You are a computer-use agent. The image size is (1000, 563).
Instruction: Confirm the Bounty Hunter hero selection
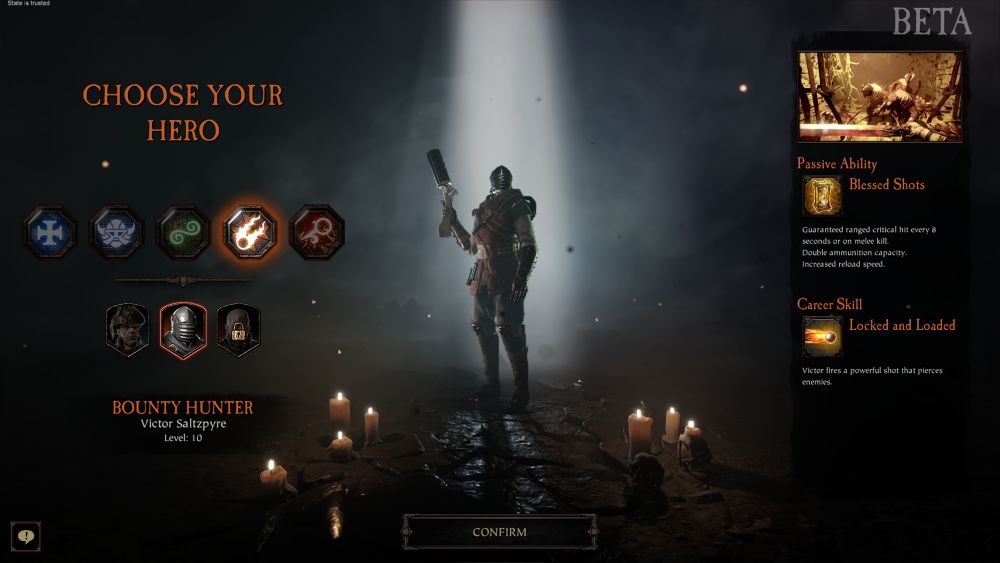pyautogui.click(x=499, y=532)
